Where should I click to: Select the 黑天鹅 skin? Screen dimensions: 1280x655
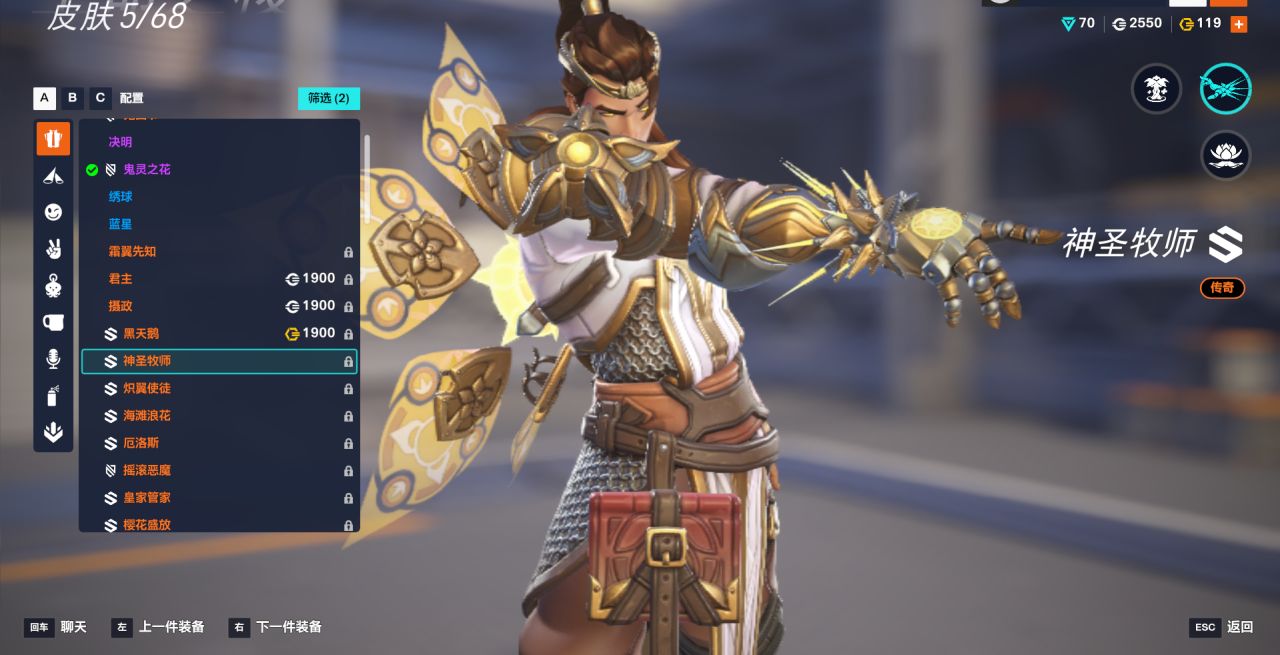click(141, 334)
